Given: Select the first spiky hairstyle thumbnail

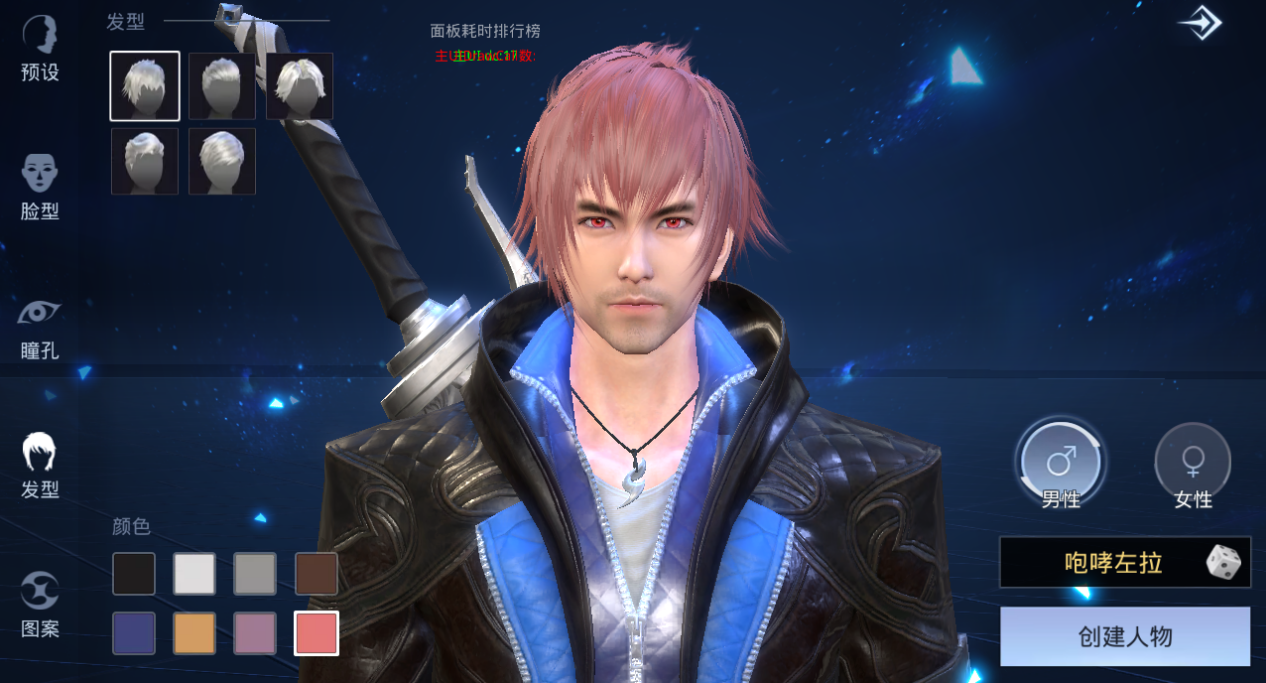Looking at the screenshot, I should [145, 86].
